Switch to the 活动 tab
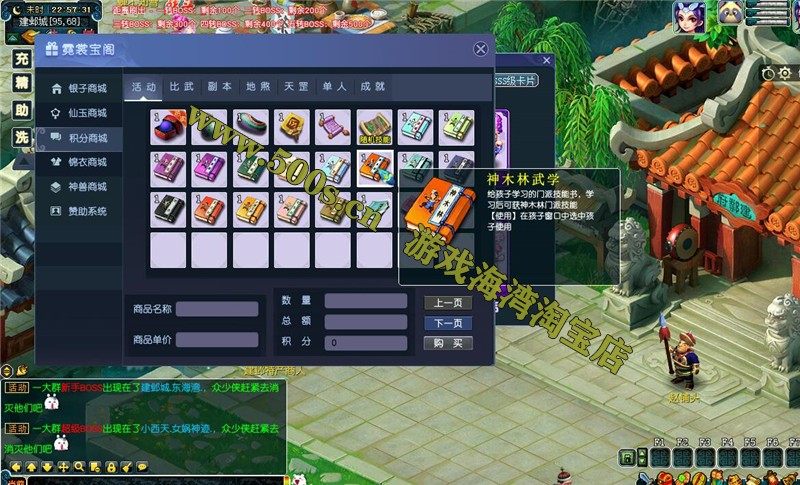Viewport: 800px width, 485px height. [x=144, y=87]
